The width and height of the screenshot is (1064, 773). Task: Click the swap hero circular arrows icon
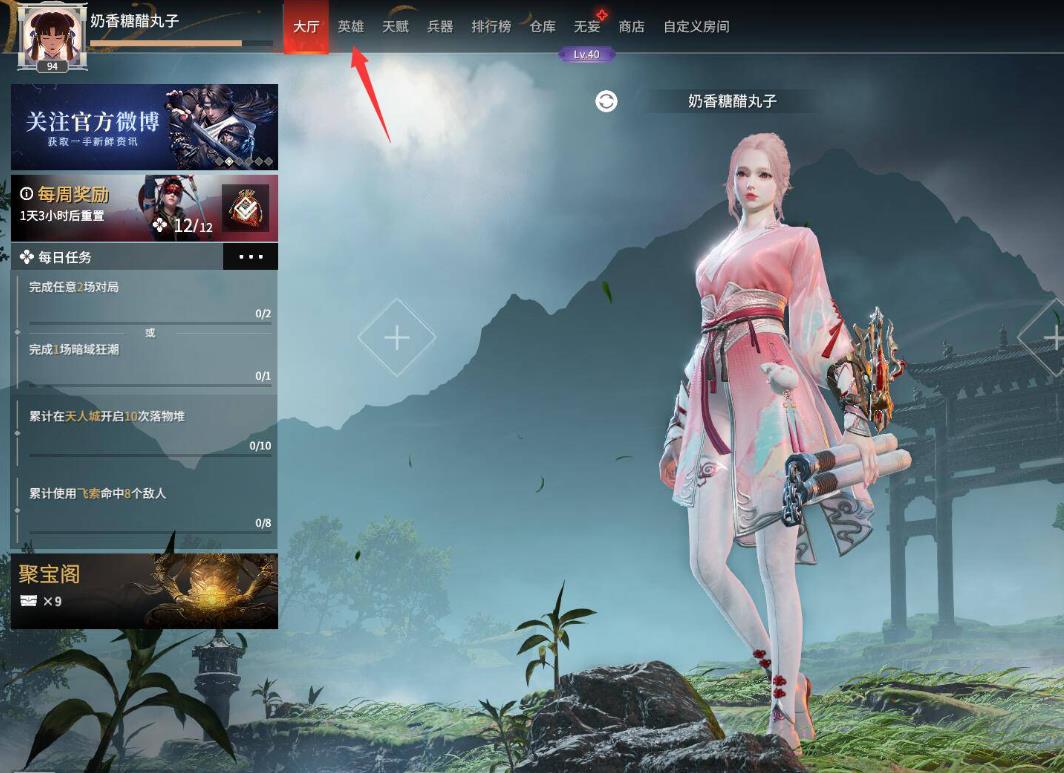click(606, 101)
